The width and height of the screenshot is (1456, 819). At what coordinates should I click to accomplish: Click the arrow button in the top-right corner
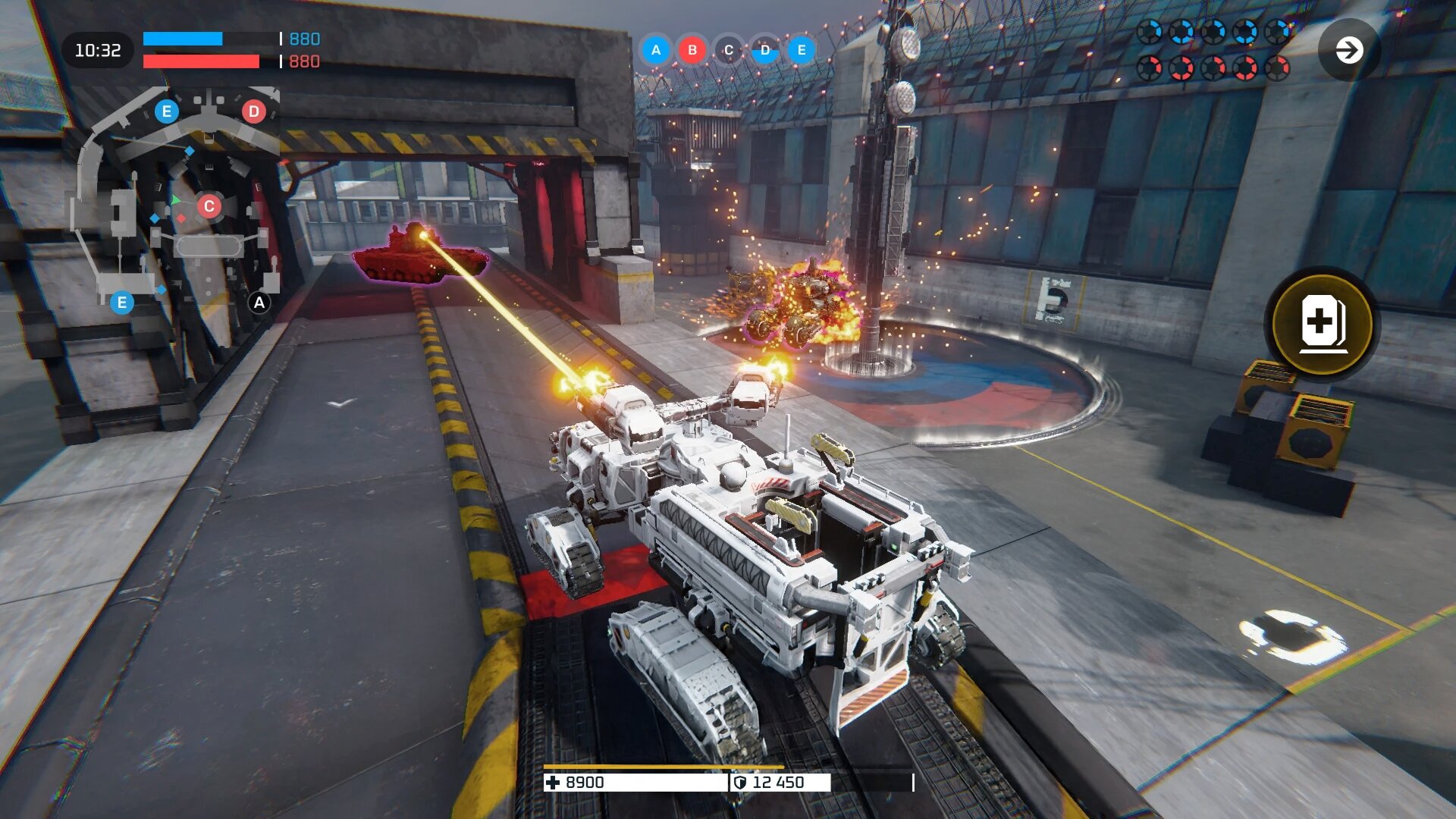(1348, 51)
